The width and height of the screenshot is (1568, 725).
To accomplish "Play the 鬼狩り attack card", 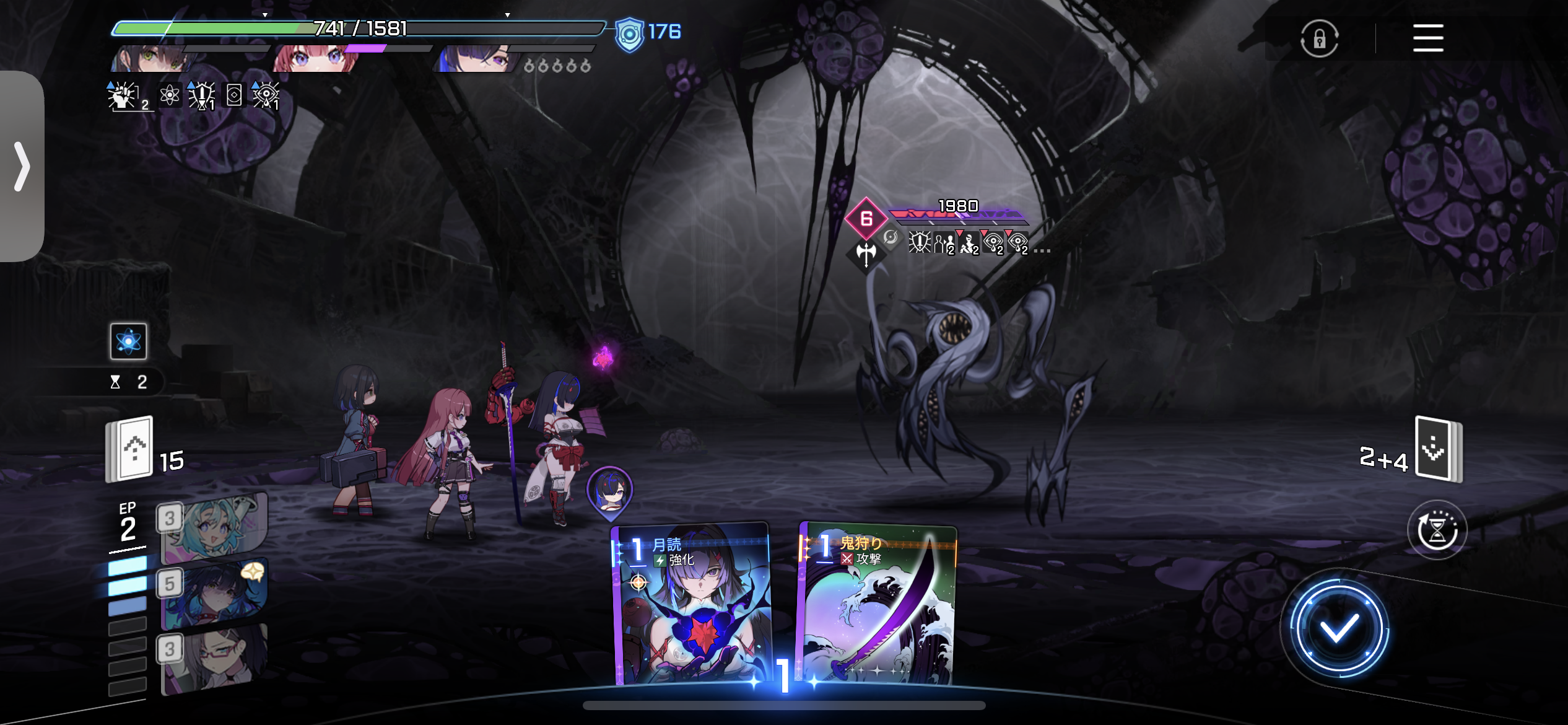I will tap(878, 604).
